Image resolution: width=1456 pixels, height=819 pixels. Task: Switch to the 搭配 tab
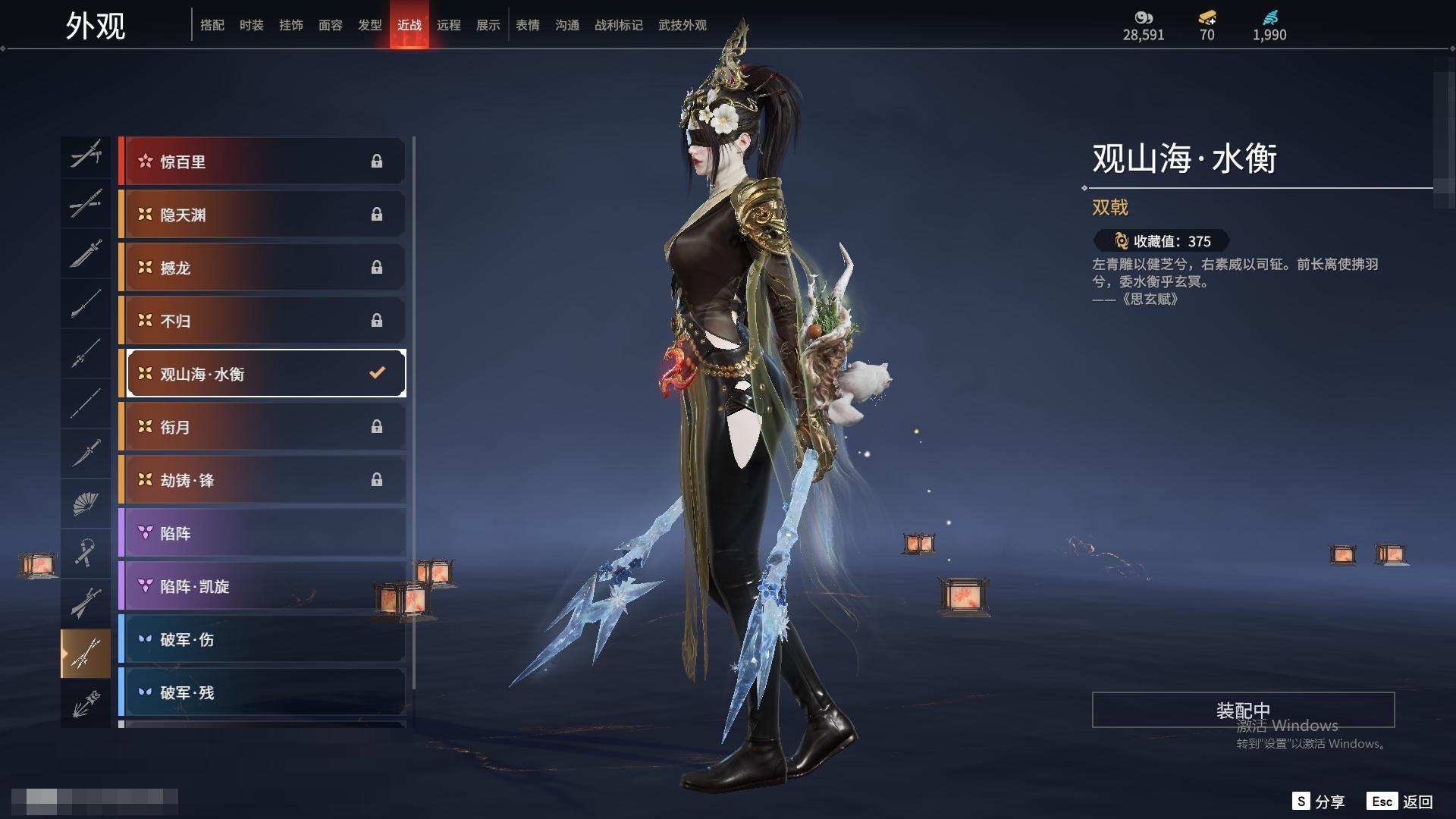point(212,25)
